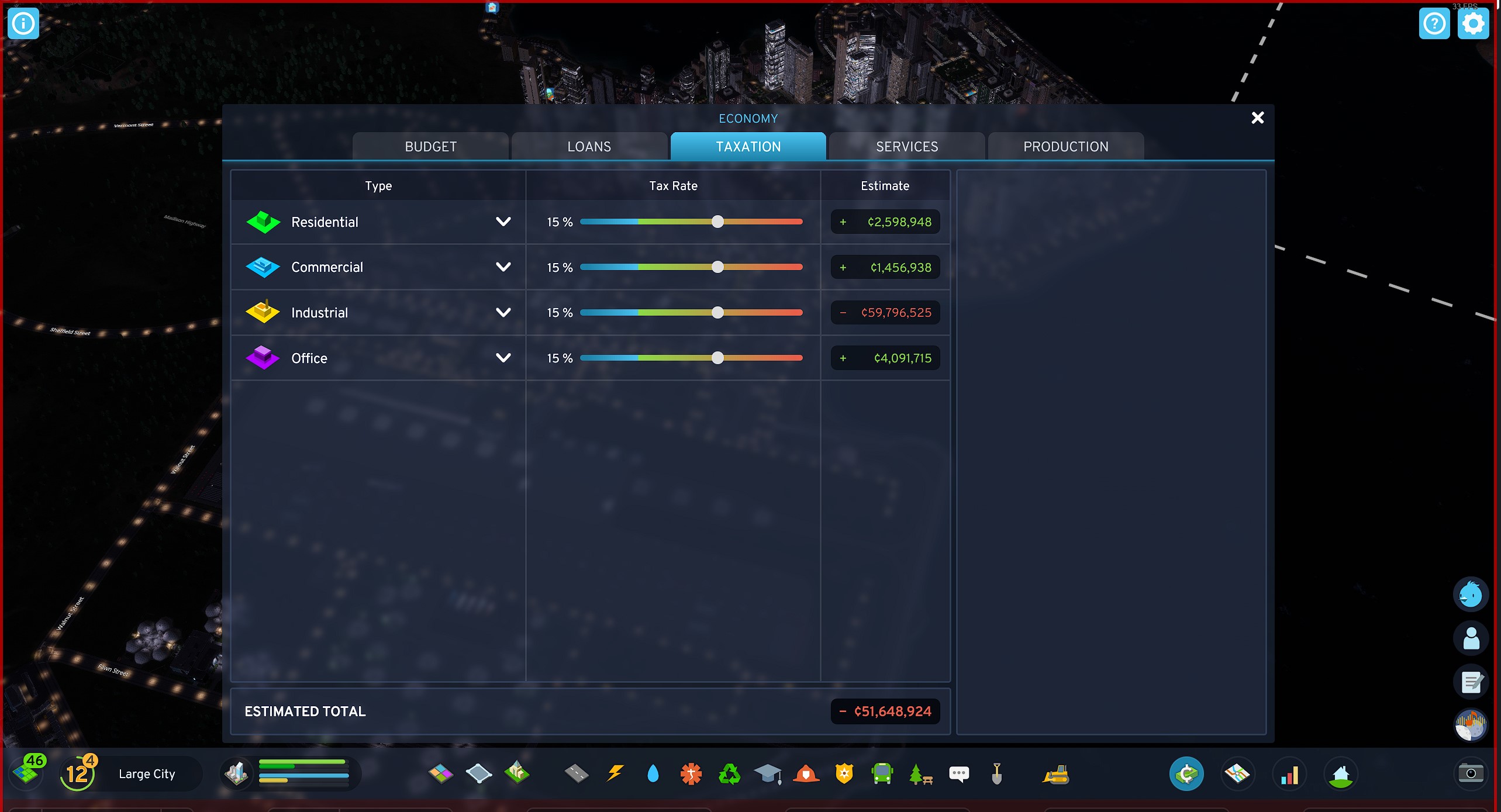Open the Services tab
This screenshot has width=1501, height=812.
pos(906,146)
